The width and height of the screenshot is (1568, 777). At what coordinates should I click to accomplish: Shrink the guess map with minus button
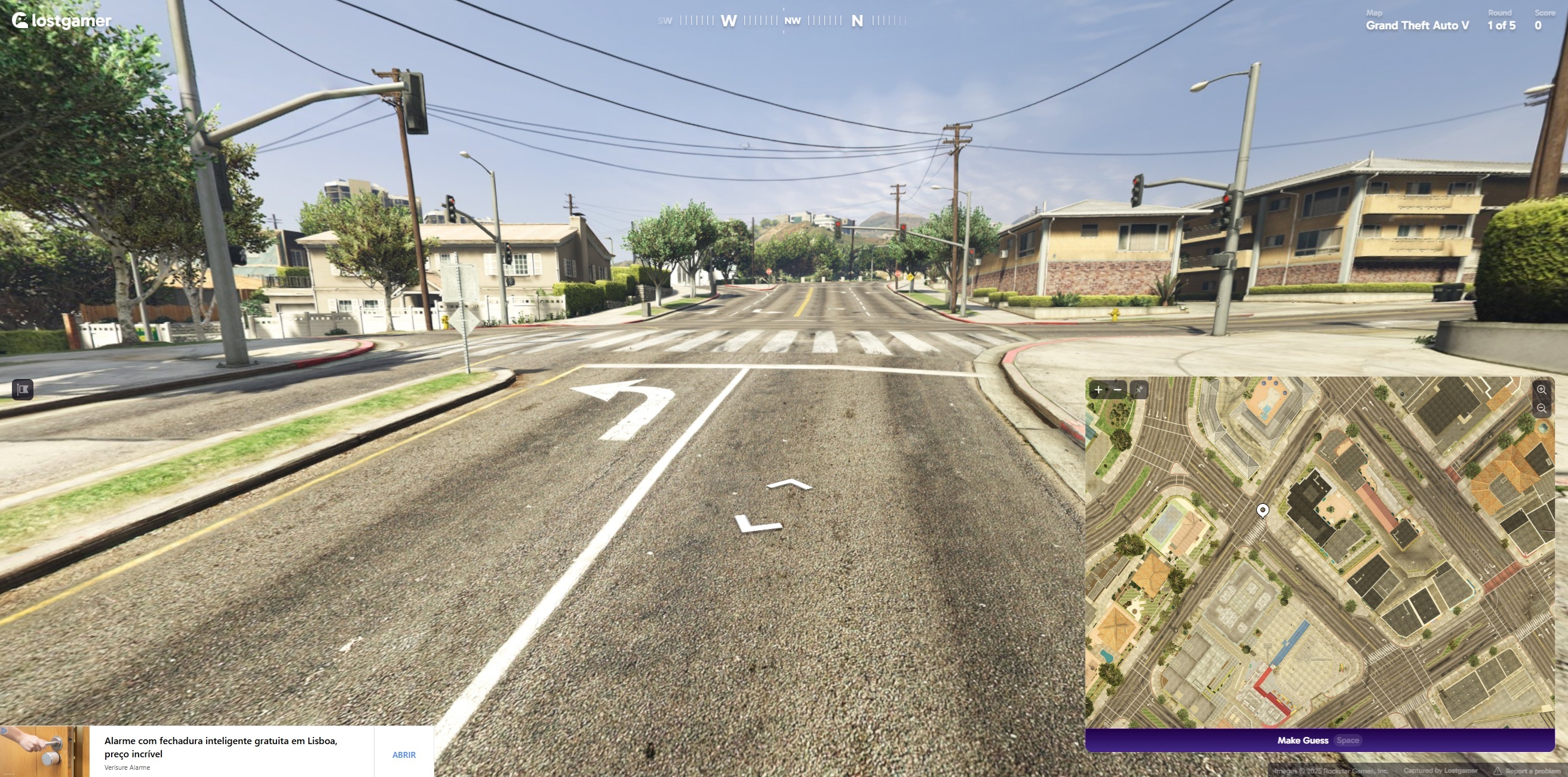[x=1118, y=390]
